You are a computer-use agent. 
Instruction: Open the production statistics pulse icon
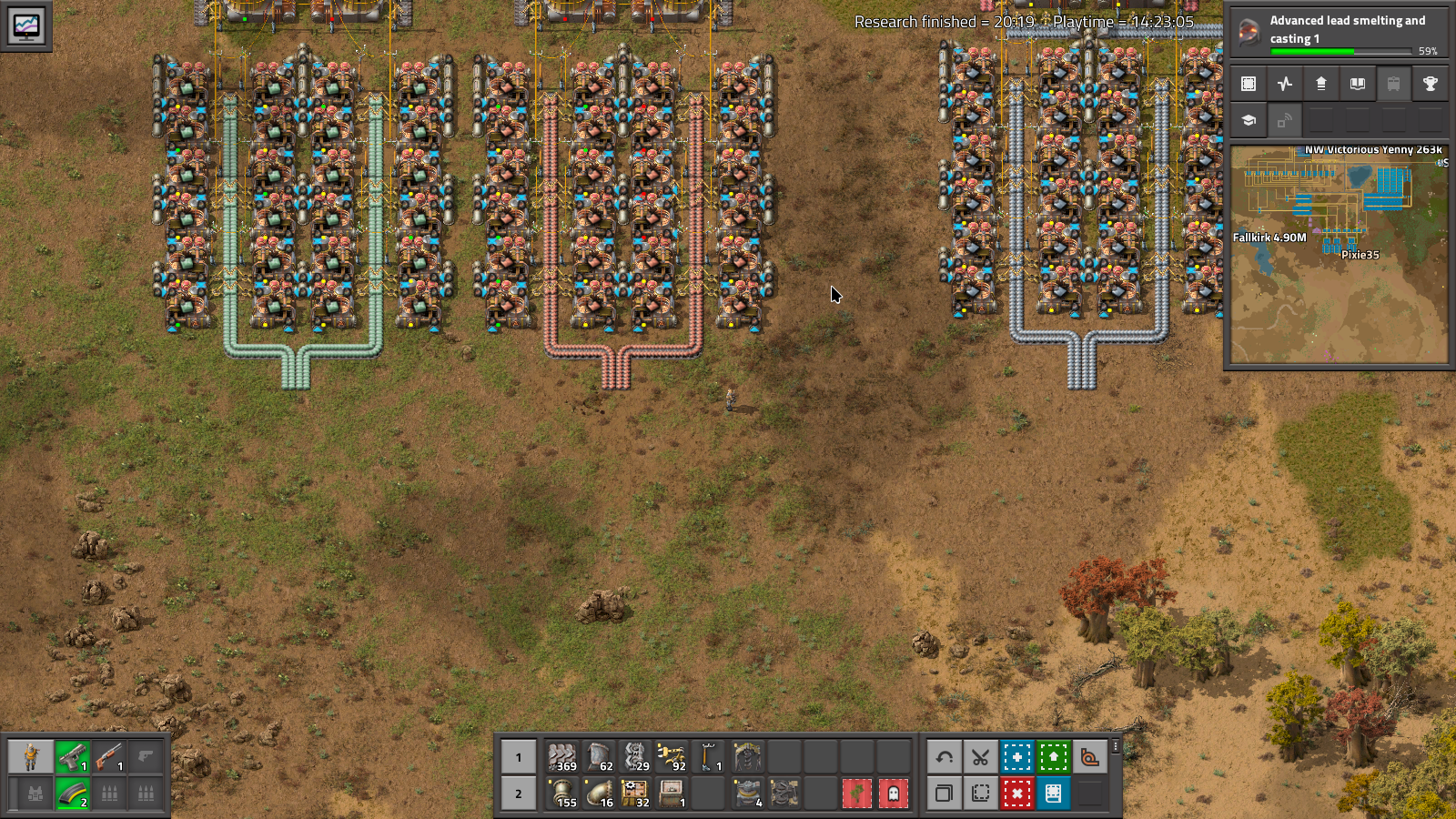point(1285,84)
